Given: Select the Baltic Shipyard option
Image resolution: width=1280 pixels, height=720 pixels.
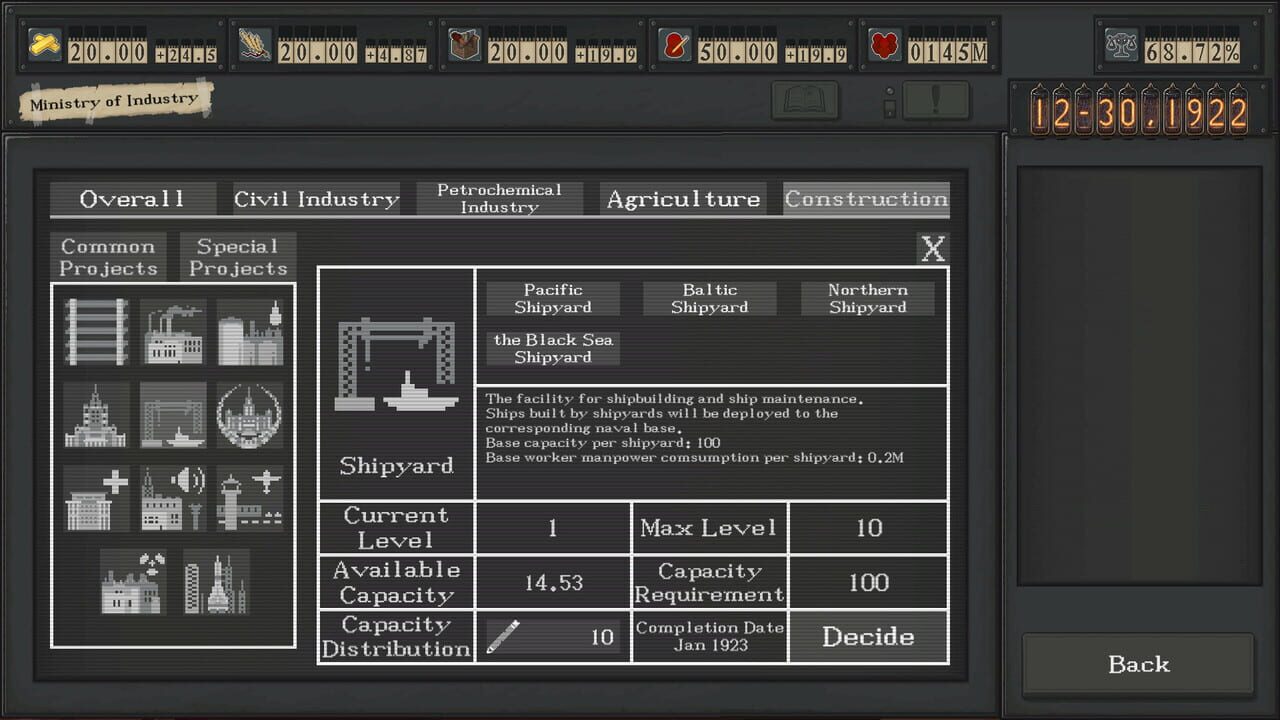Looking at the screenshot, I should [709, 298].
